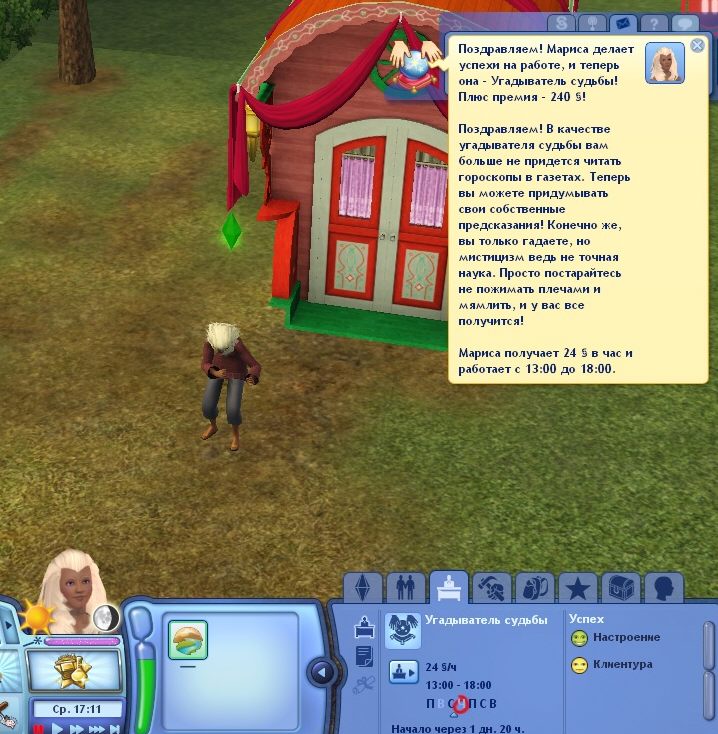718x734 pixels.
Task: Show the backpack inventory tab
Action: [x=536, y=586]
